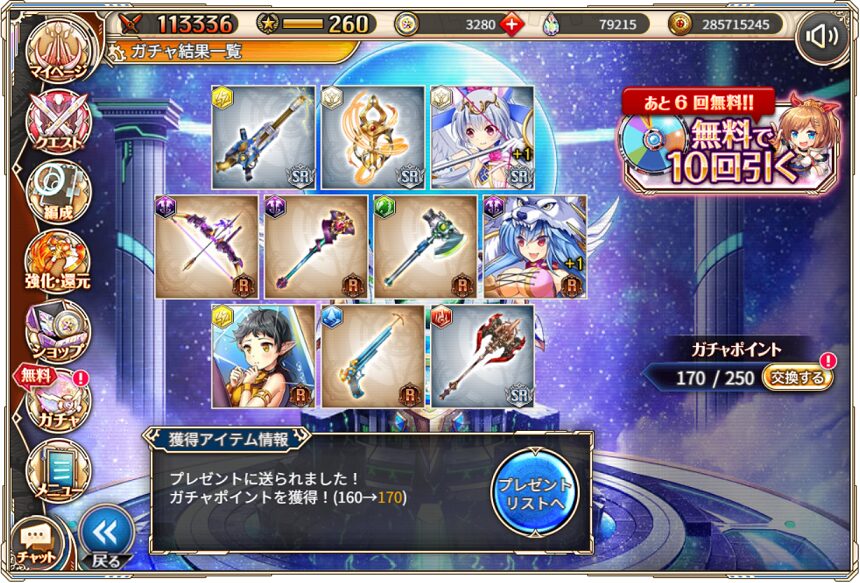Go to クエスト in the side menu
This screenshot has width=860, height=583.
coord(58,120)
